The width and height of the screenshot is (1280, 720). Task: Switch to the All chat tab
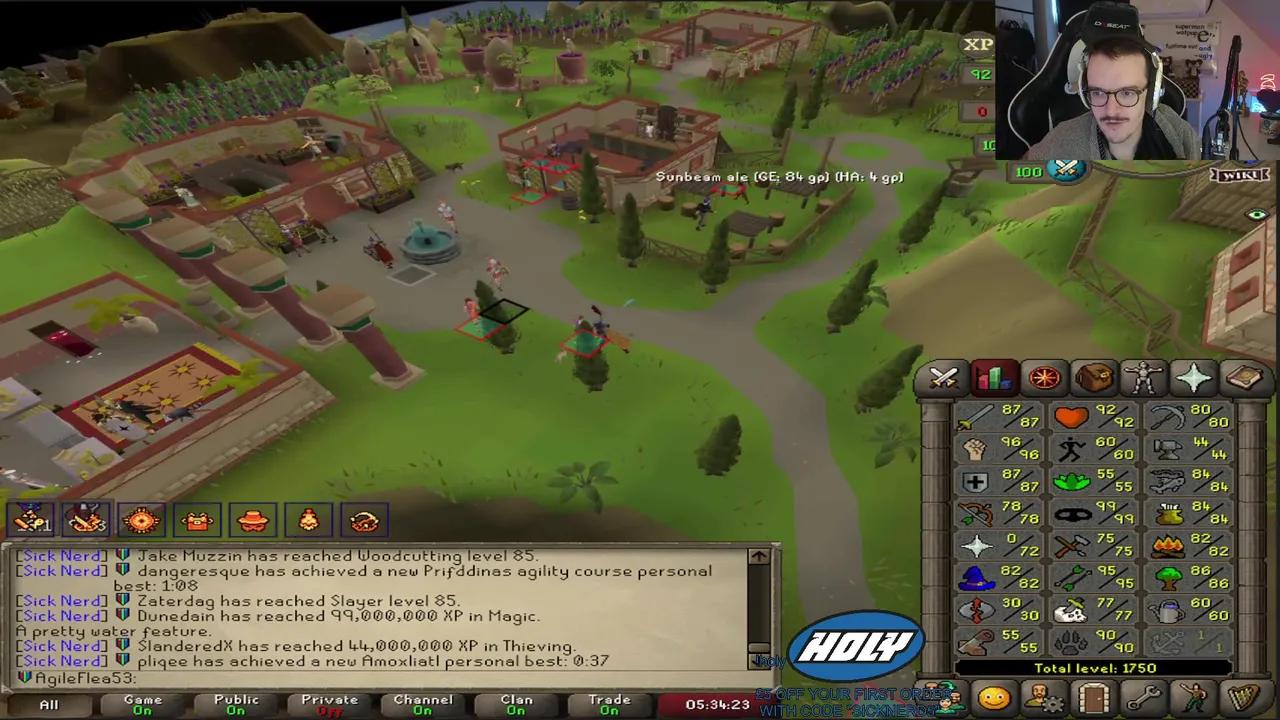49,704
